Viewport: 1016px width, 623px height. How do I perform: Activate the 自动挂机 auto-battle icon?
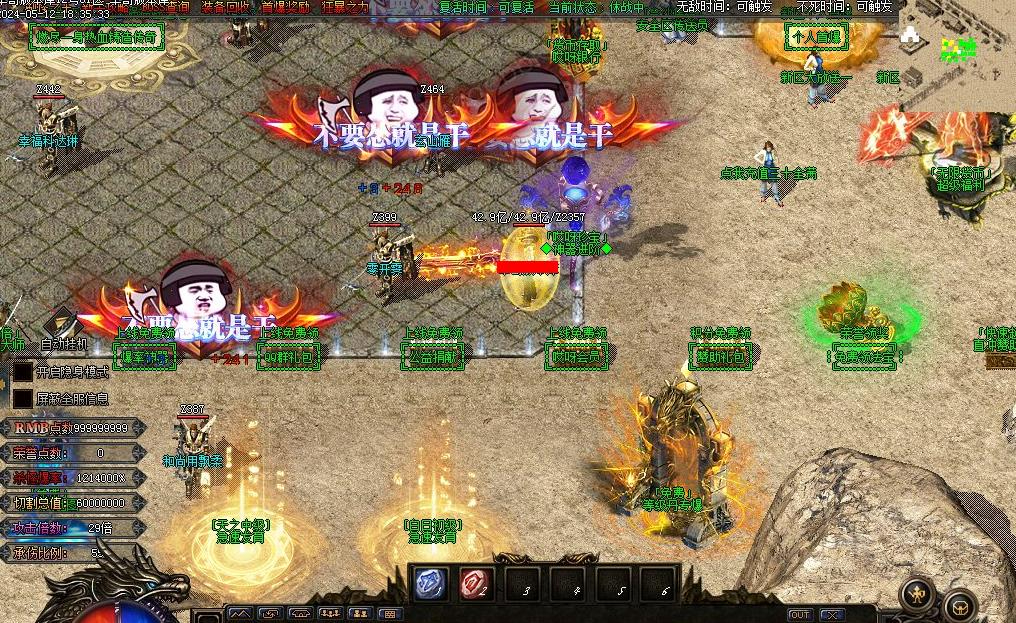63,324
